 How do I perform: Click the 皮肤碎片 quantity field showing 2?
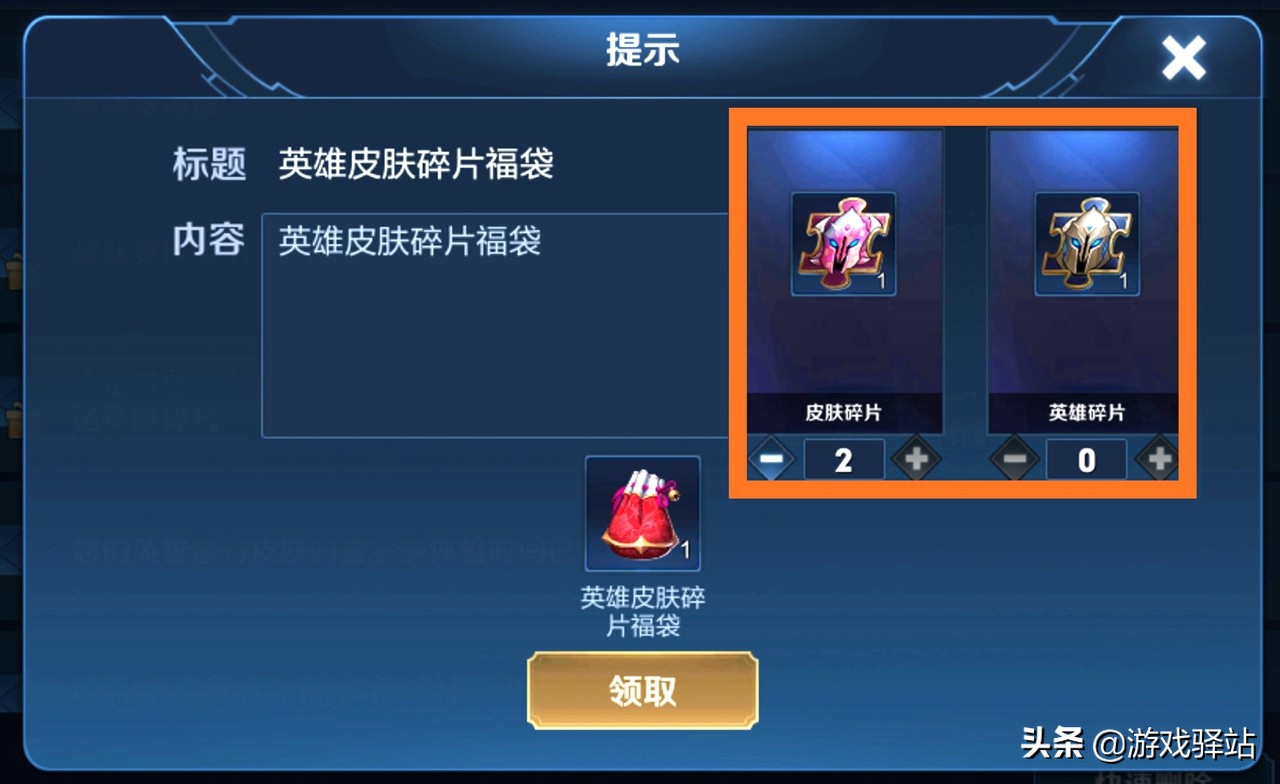coord(843,459)
